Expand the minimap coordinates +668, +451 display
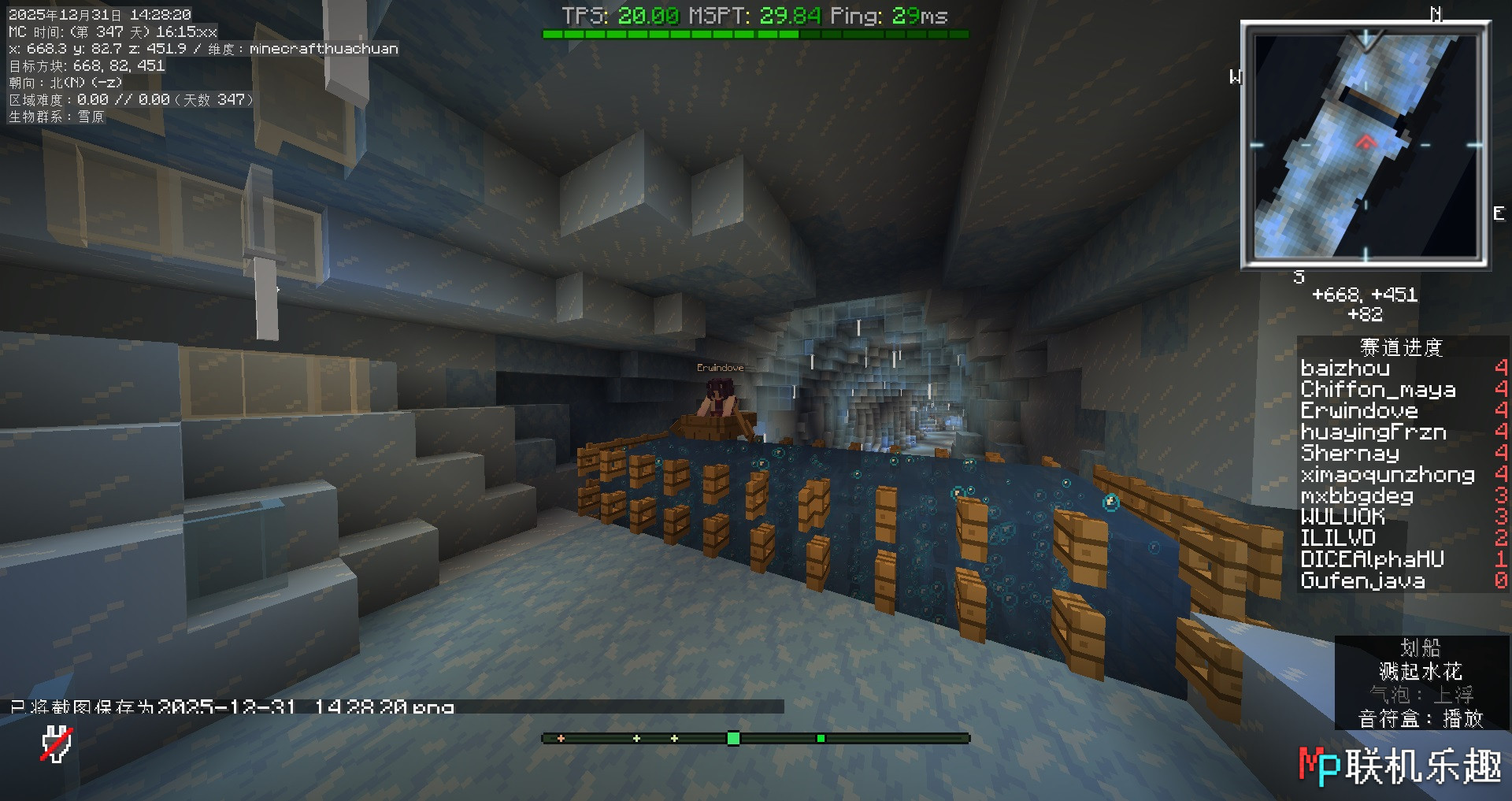 (x=1364, y=295)
